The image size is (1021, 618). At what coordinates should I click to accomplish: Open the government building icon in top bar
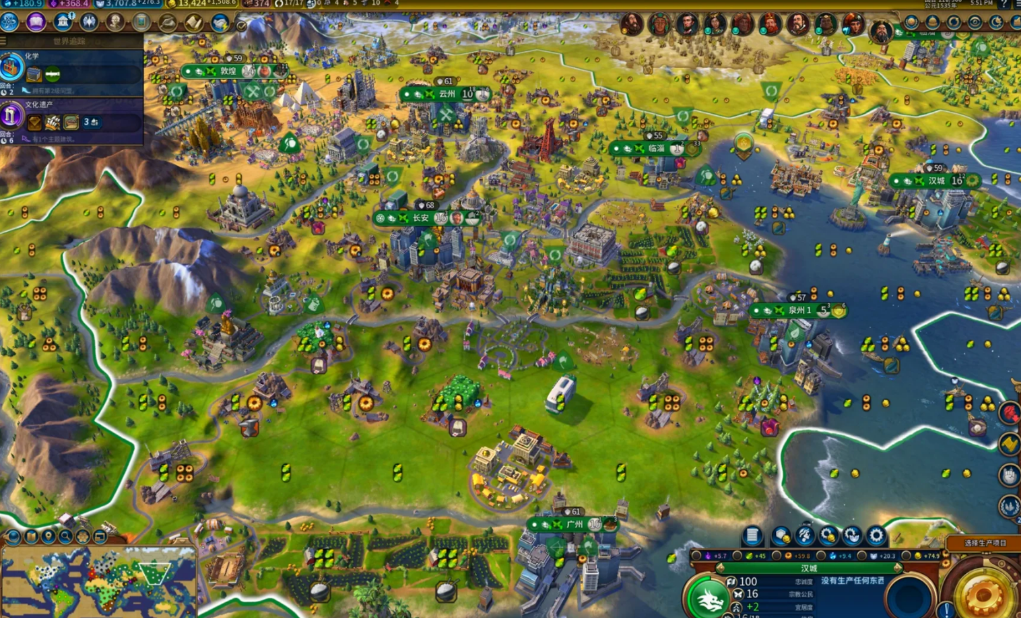tap(63, 21)
